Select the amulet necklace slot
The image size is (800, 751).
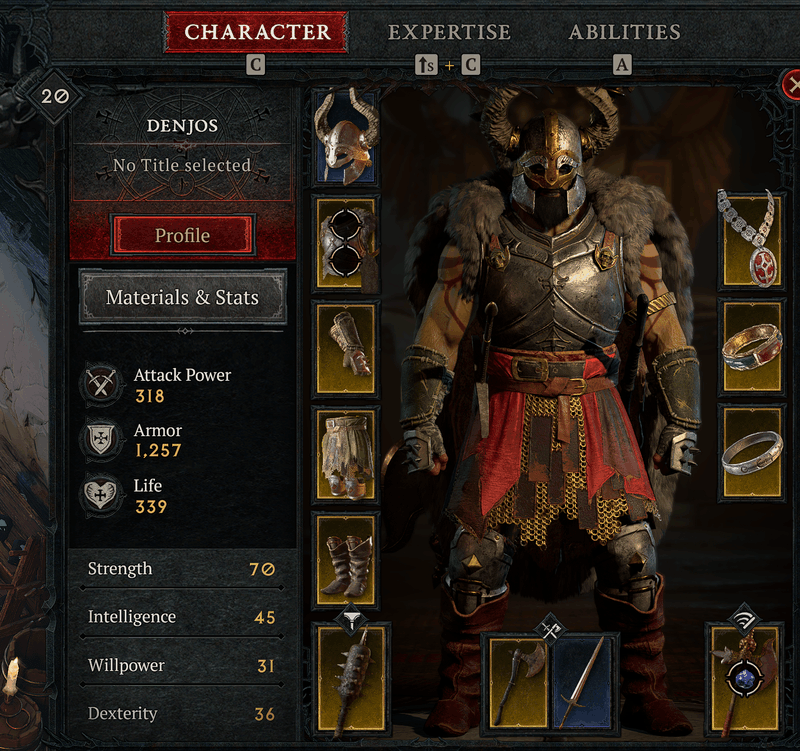coord(751,239)
